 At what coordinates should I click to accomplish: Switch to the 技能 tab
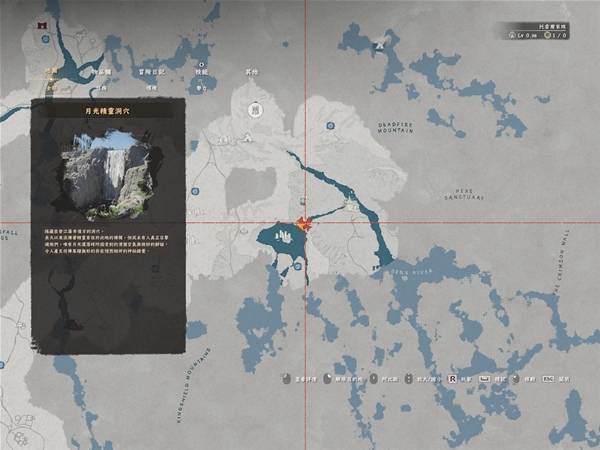[200, 73]
